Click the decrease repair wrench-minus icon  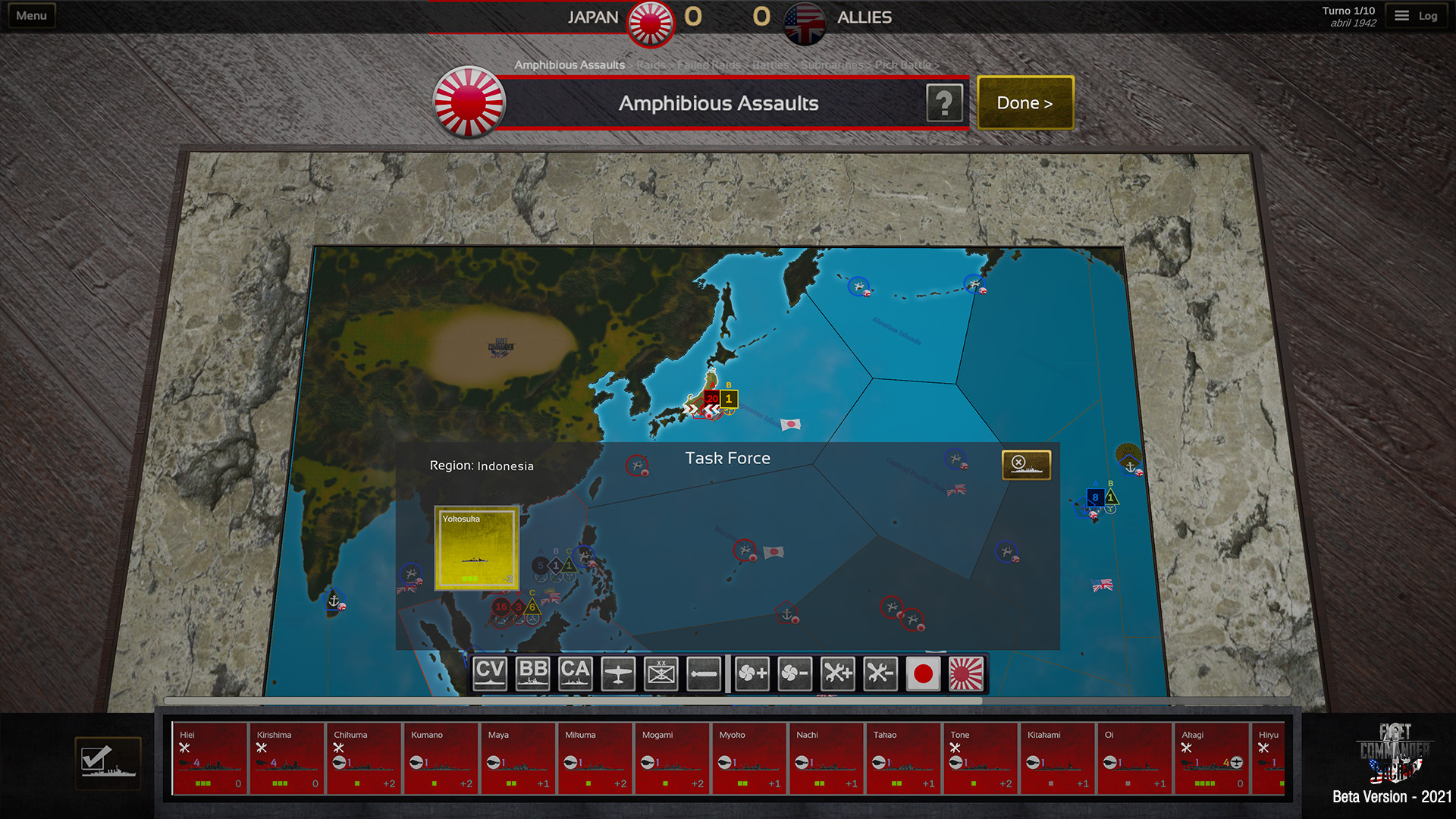[x=880, y=673]
